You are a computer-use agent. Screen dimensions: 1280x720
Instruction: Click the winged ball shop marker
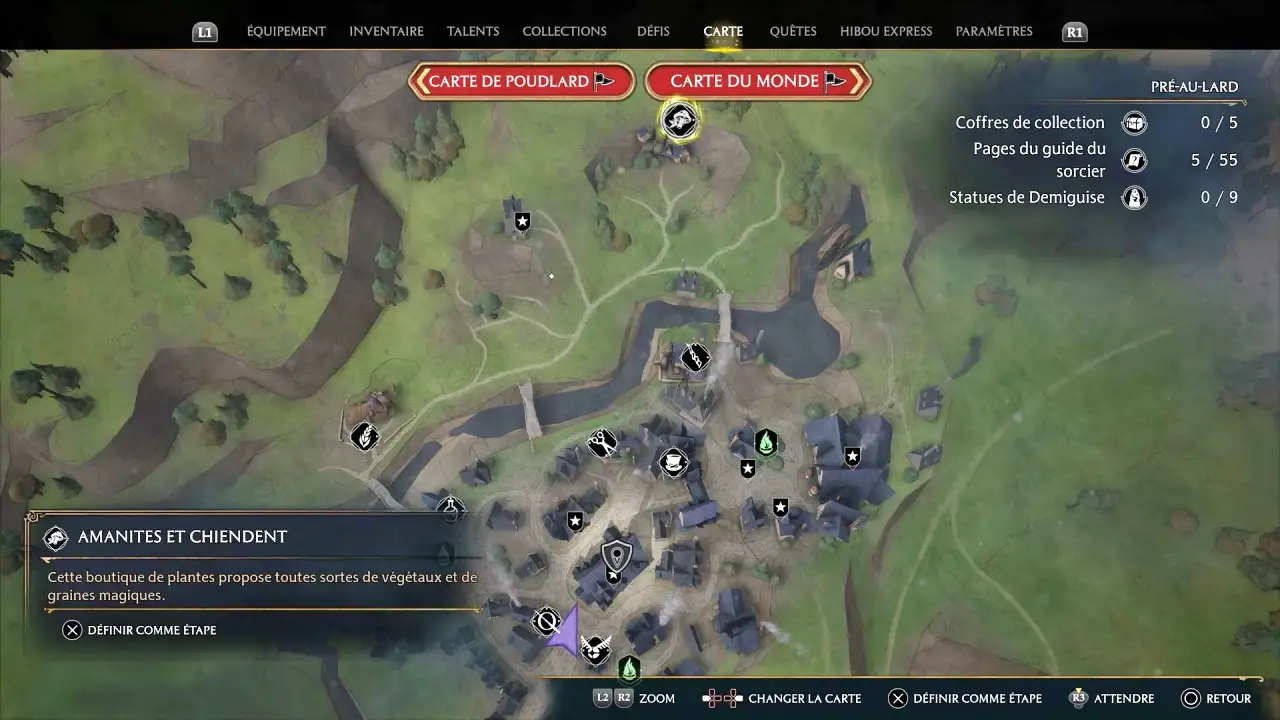[596, 648]
